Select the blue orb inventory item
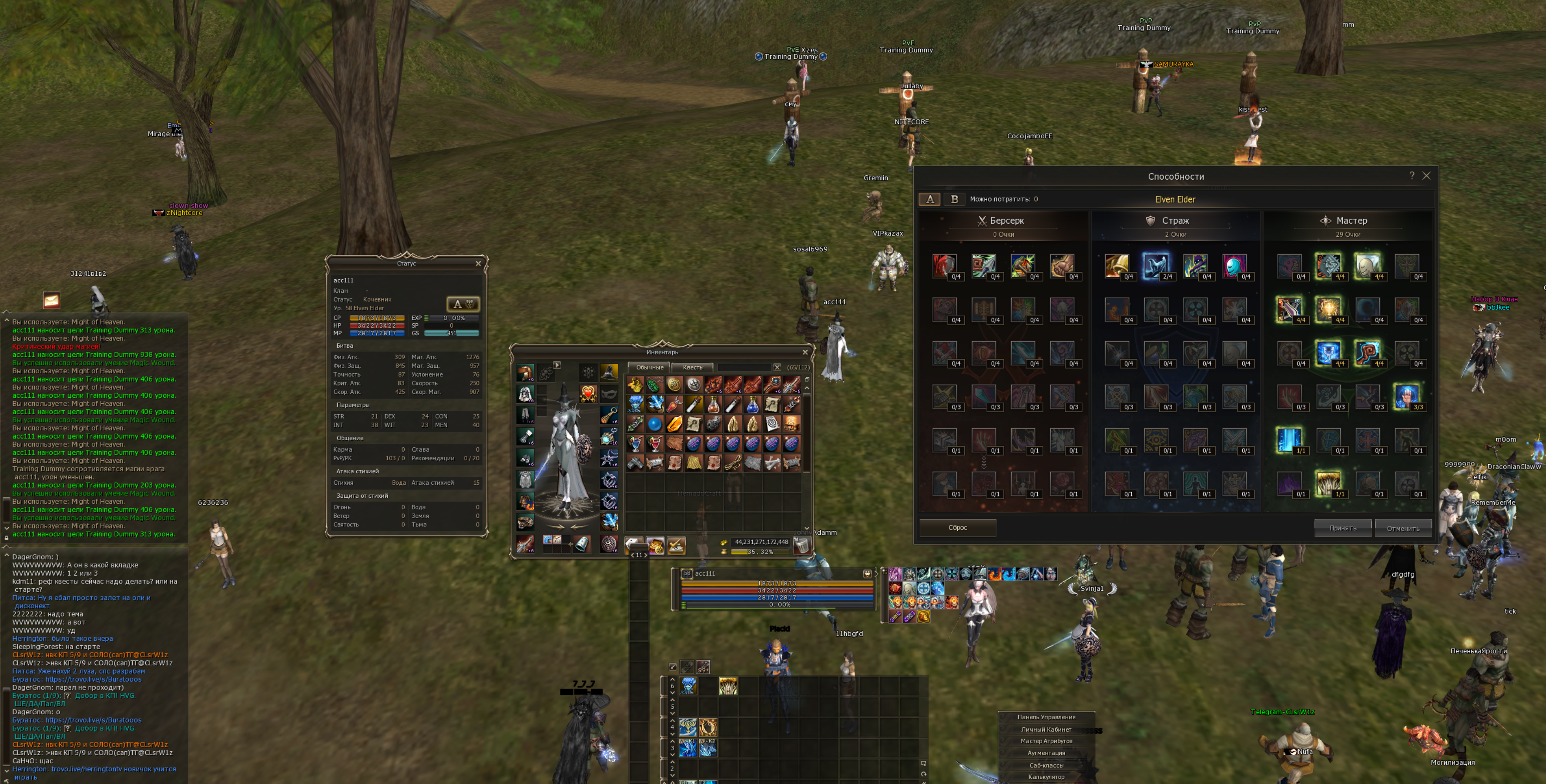The image size is (1546, 784). [654, 425]
